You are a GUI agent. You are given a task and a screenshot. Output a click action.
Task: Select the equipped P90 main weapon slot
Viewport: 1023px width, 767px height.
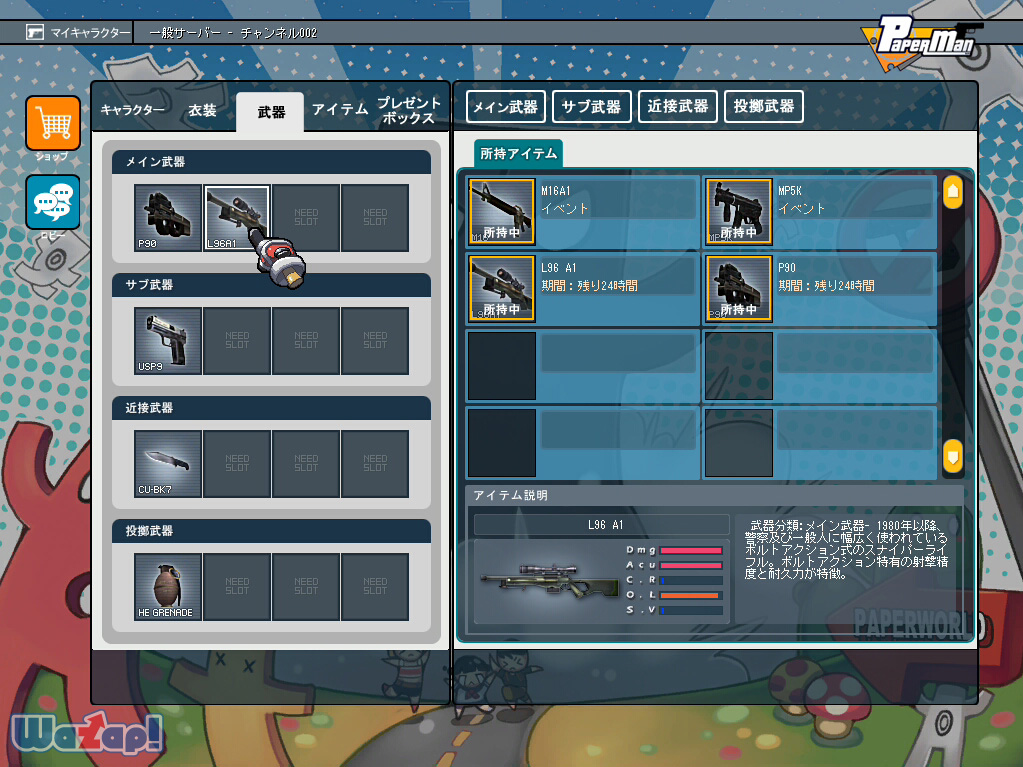pos(168,217)
